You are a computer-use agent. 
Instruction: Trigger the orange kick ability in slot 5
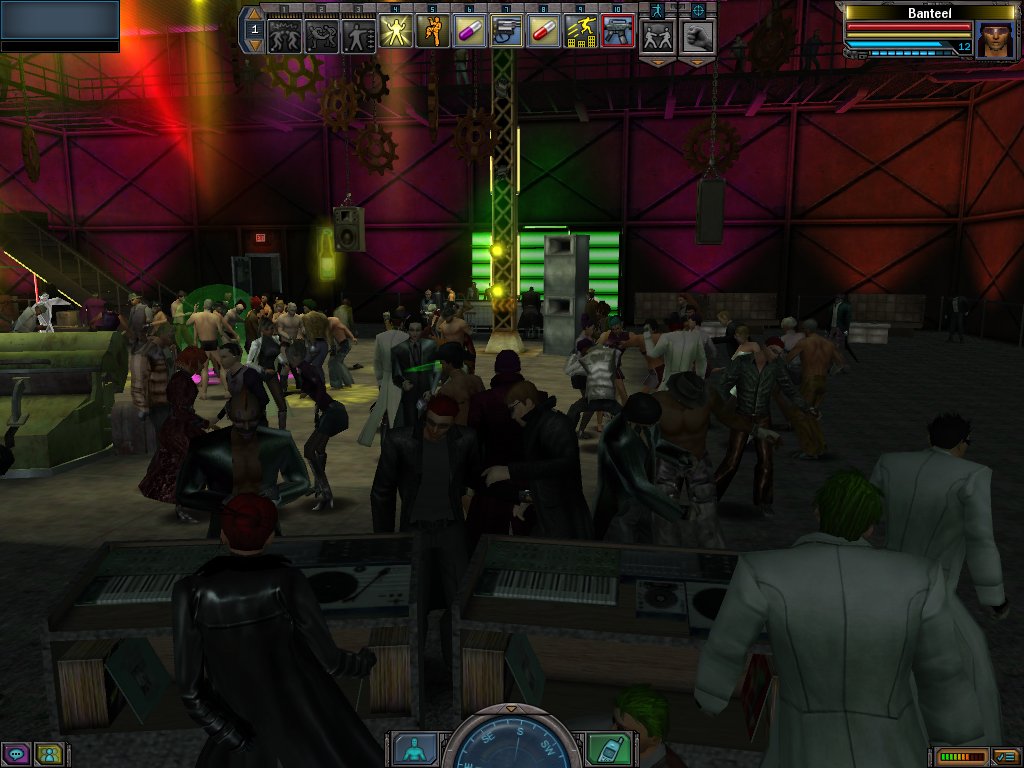pyautogui.click(x=432, y=32)
